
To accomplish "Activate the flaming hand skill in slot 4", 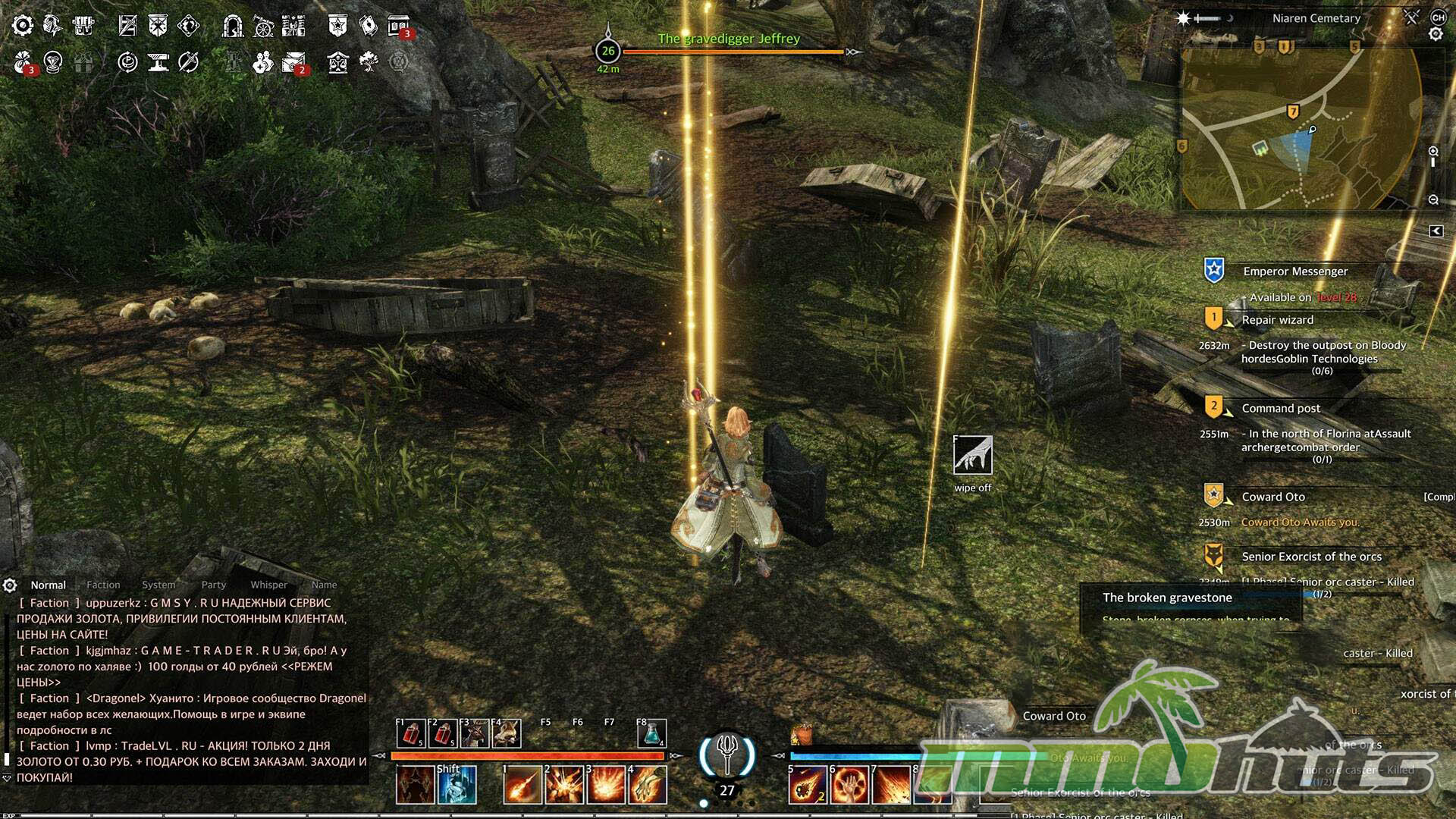I will coord(648,784).
